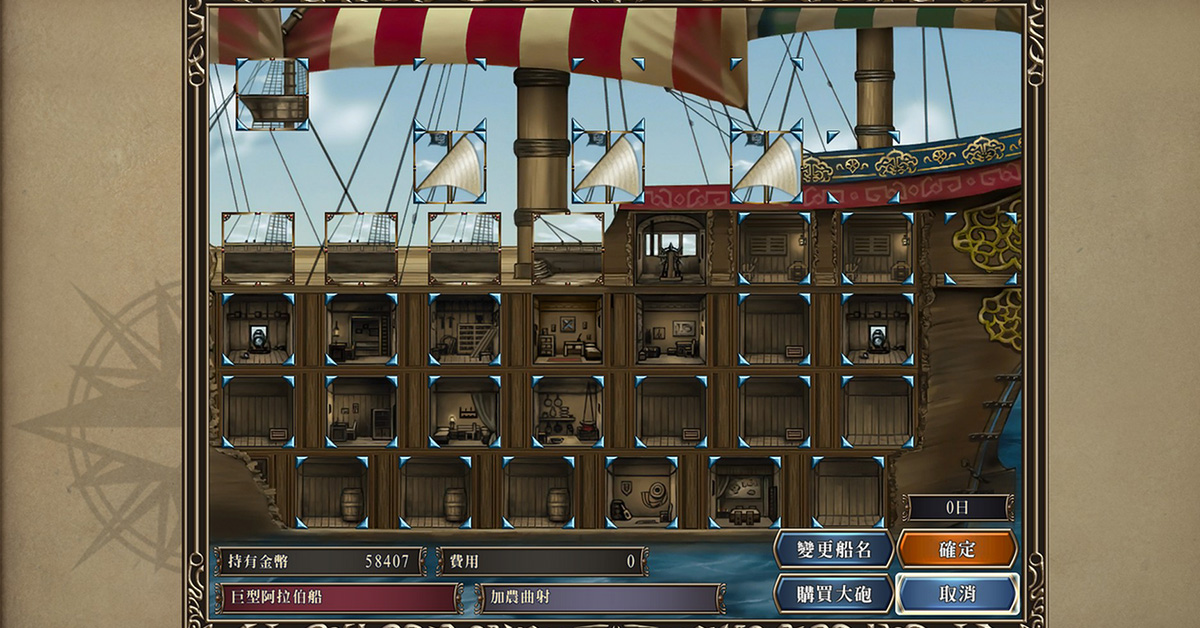The image size is (1200, 628).
Task: Open 變更船名 to rename the ship
Action: click(x=834, y=549)
